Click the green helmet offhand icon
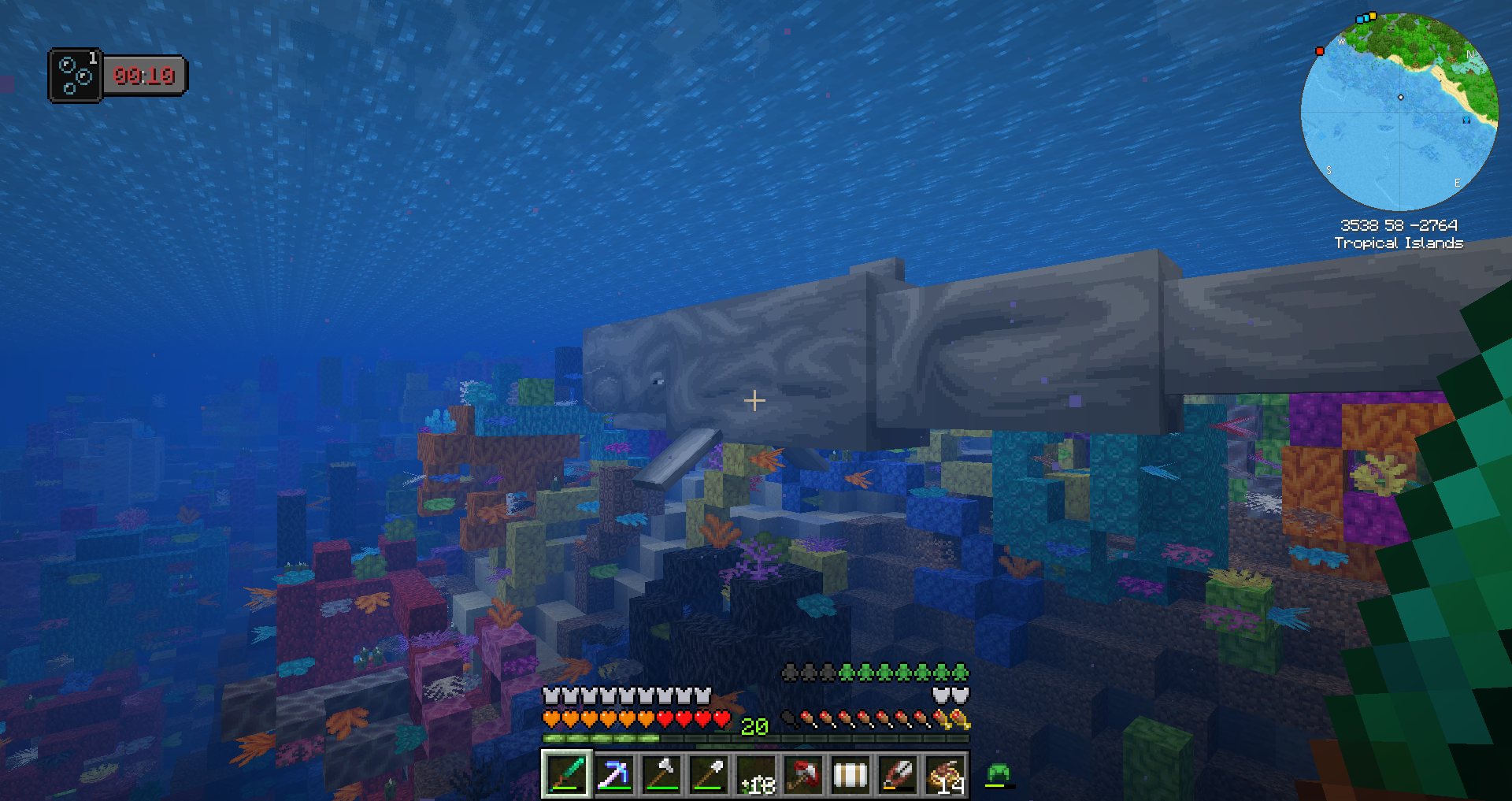The width and height of the screenshot is (1512, 801). pyautogui.click(x=998, y=773)
